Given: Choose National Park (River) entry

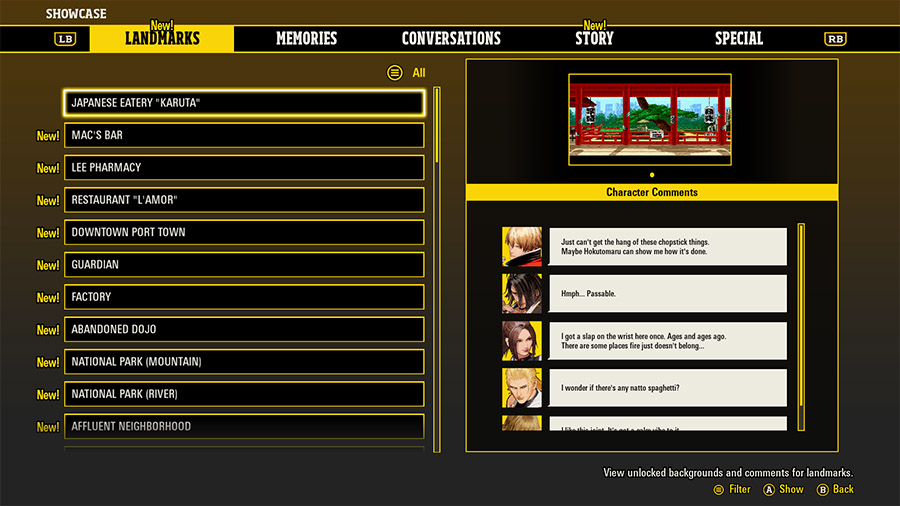Looking at the screenshot, I should point(244,394).
